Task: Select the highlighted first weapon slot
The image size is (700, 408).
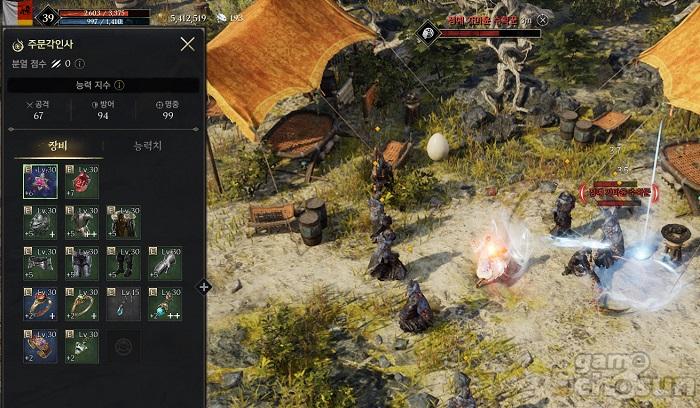Action: pos(40,181)
